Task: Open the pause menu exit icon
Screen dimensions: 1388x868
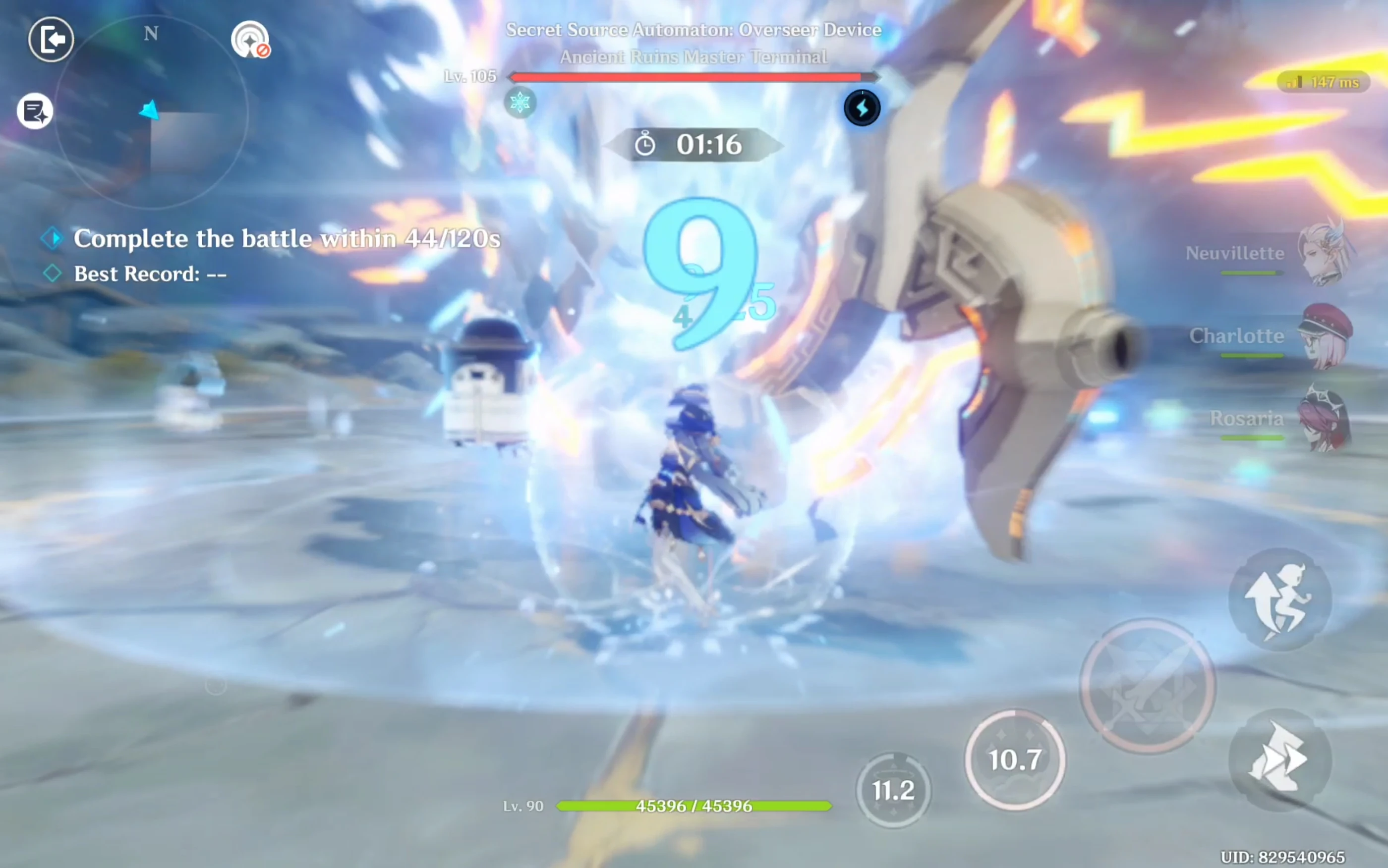Action: point(51,39)
